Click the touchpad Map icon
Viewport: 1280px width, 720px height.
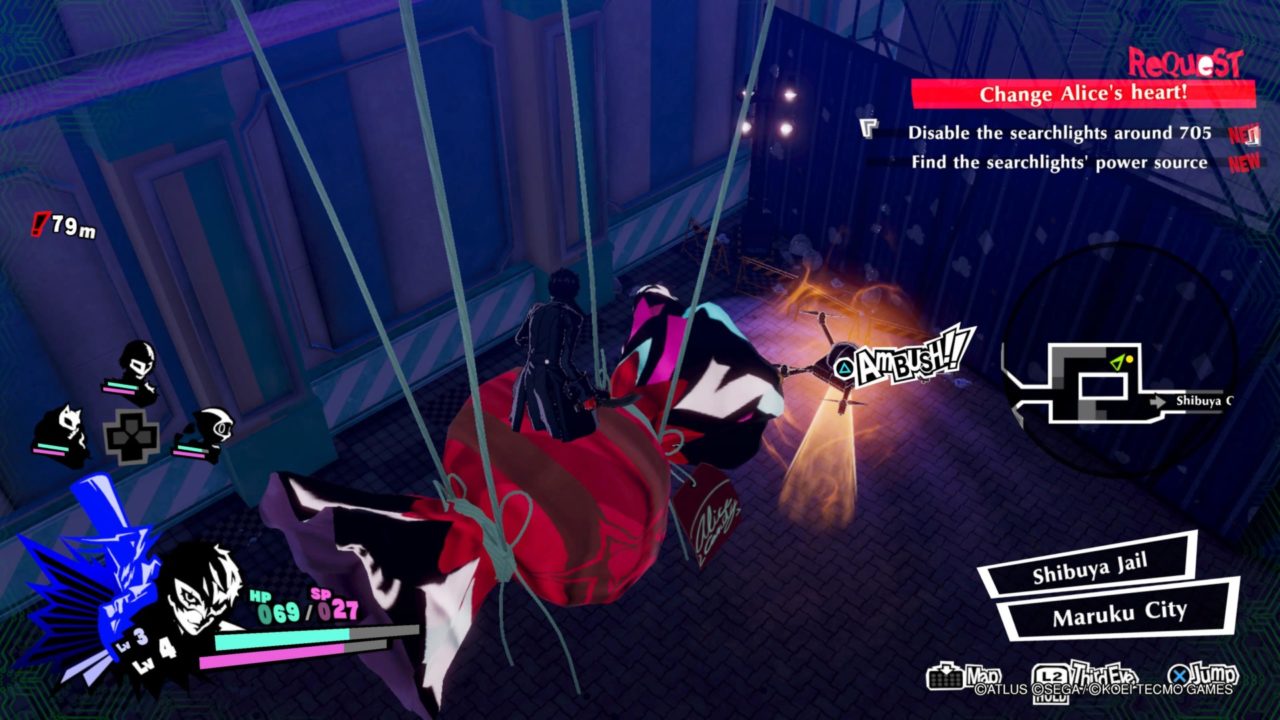[x=945, y=675]
